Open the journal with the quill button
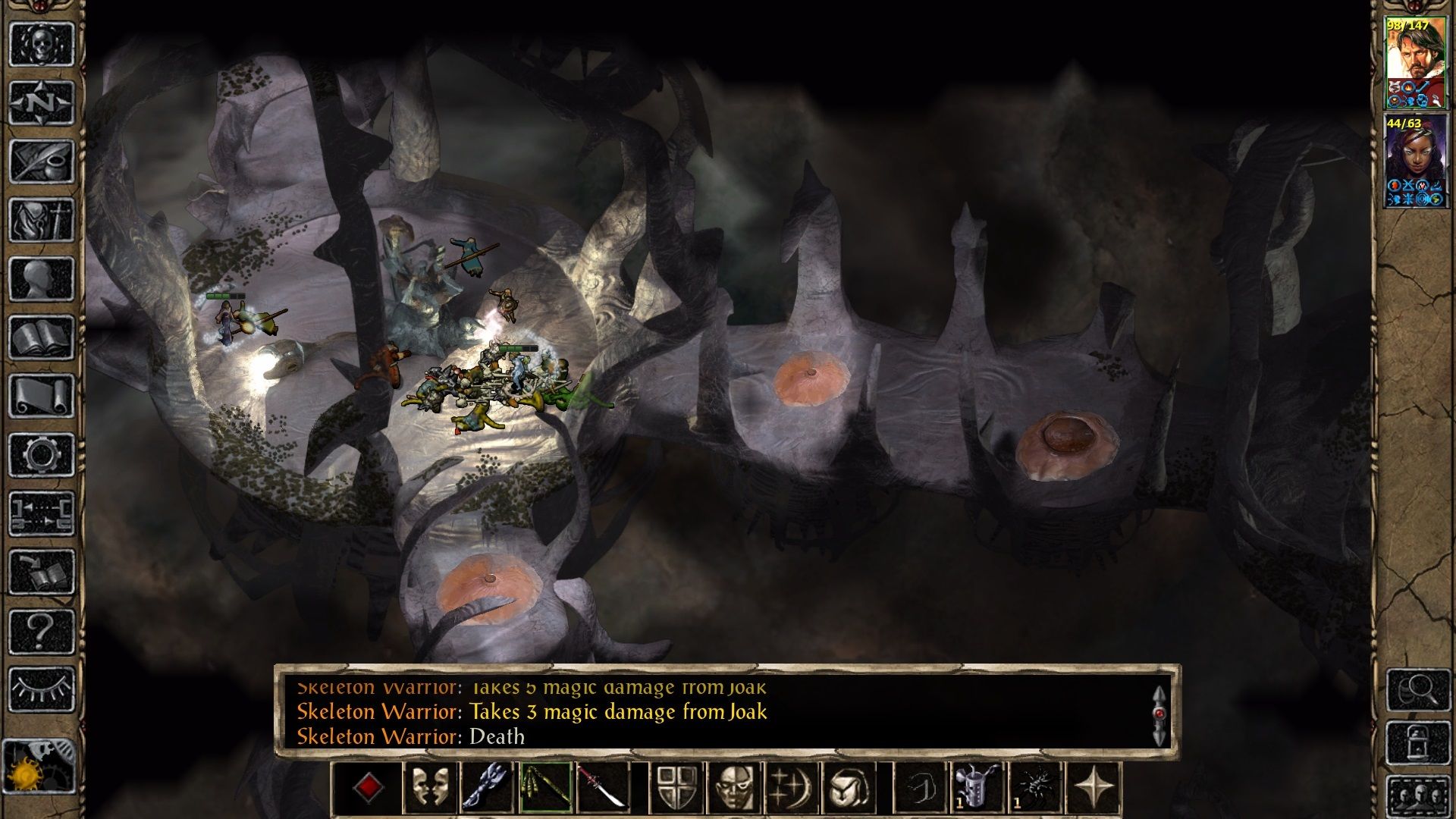1456x819 pixels. click(x=42, y=161)
